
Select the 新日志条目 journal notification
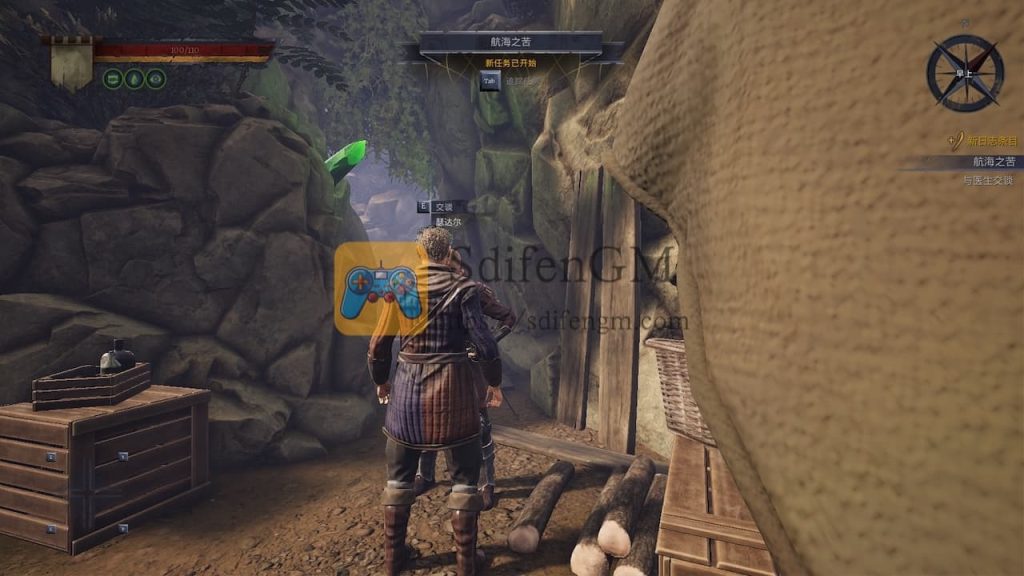(x=990, y=142)
